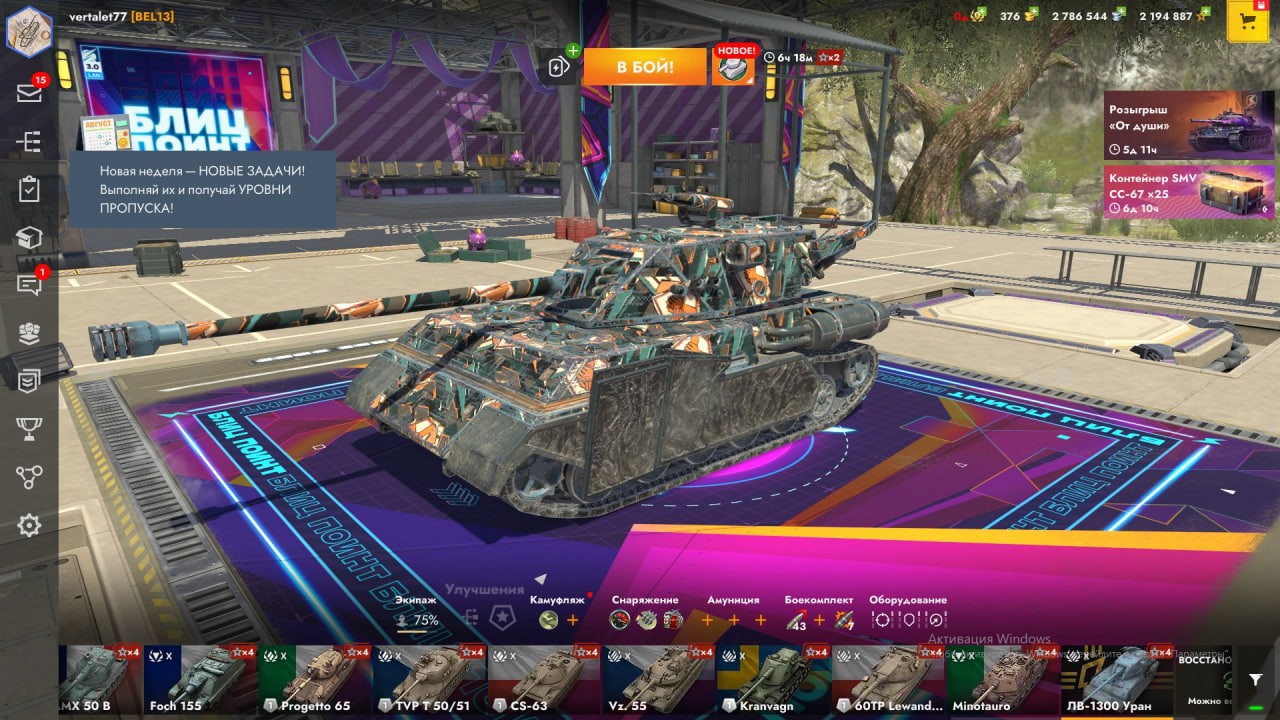Select the Progetto 65 tank
The height and width of the screenshot is (720, 1280).
pyautogui.click(x=315, y=681)
